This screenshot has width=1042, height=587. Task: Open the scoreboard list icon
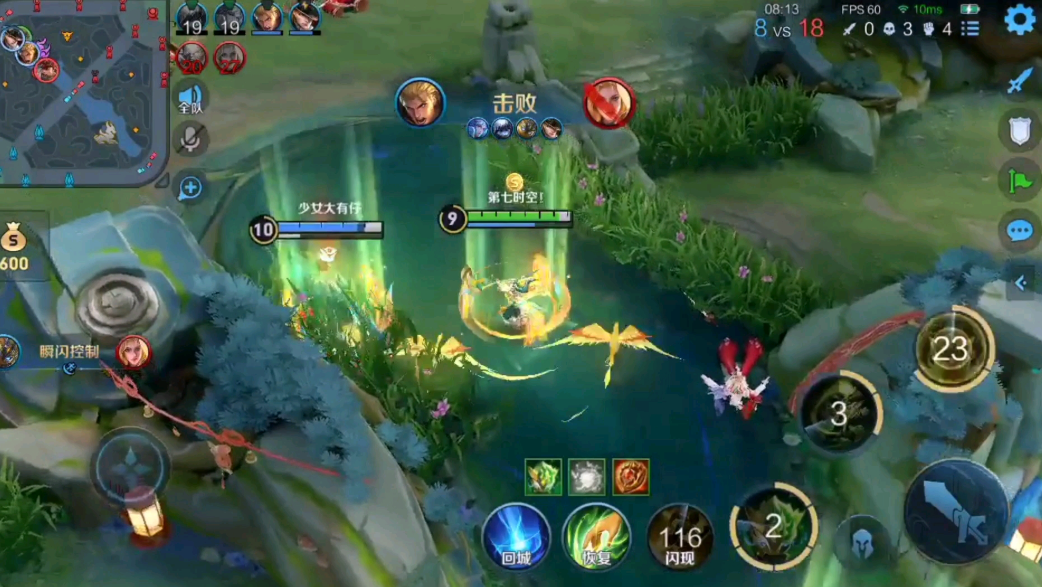coord(970,29)
